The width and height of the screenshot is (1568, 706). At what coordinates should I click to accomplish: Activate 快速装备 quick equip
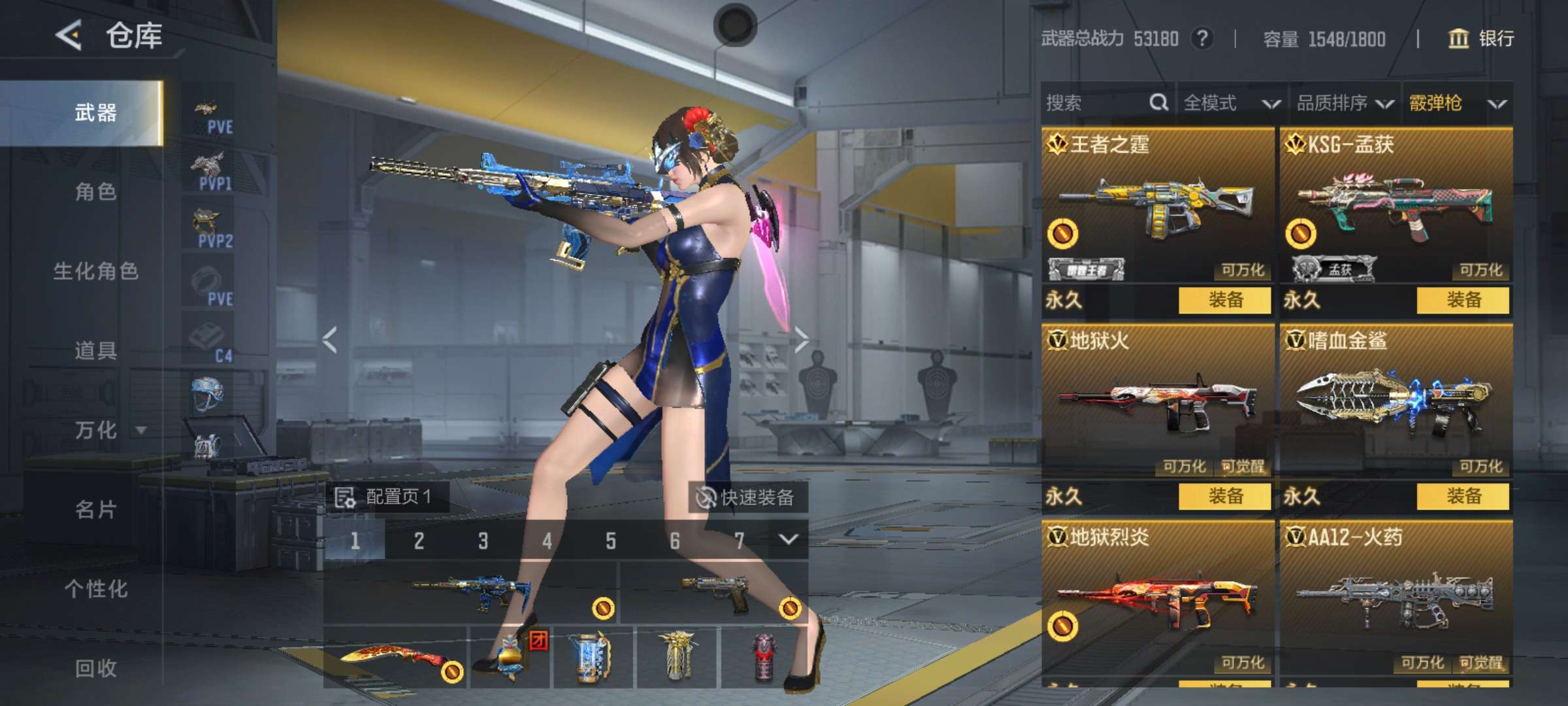click(747, 497)
